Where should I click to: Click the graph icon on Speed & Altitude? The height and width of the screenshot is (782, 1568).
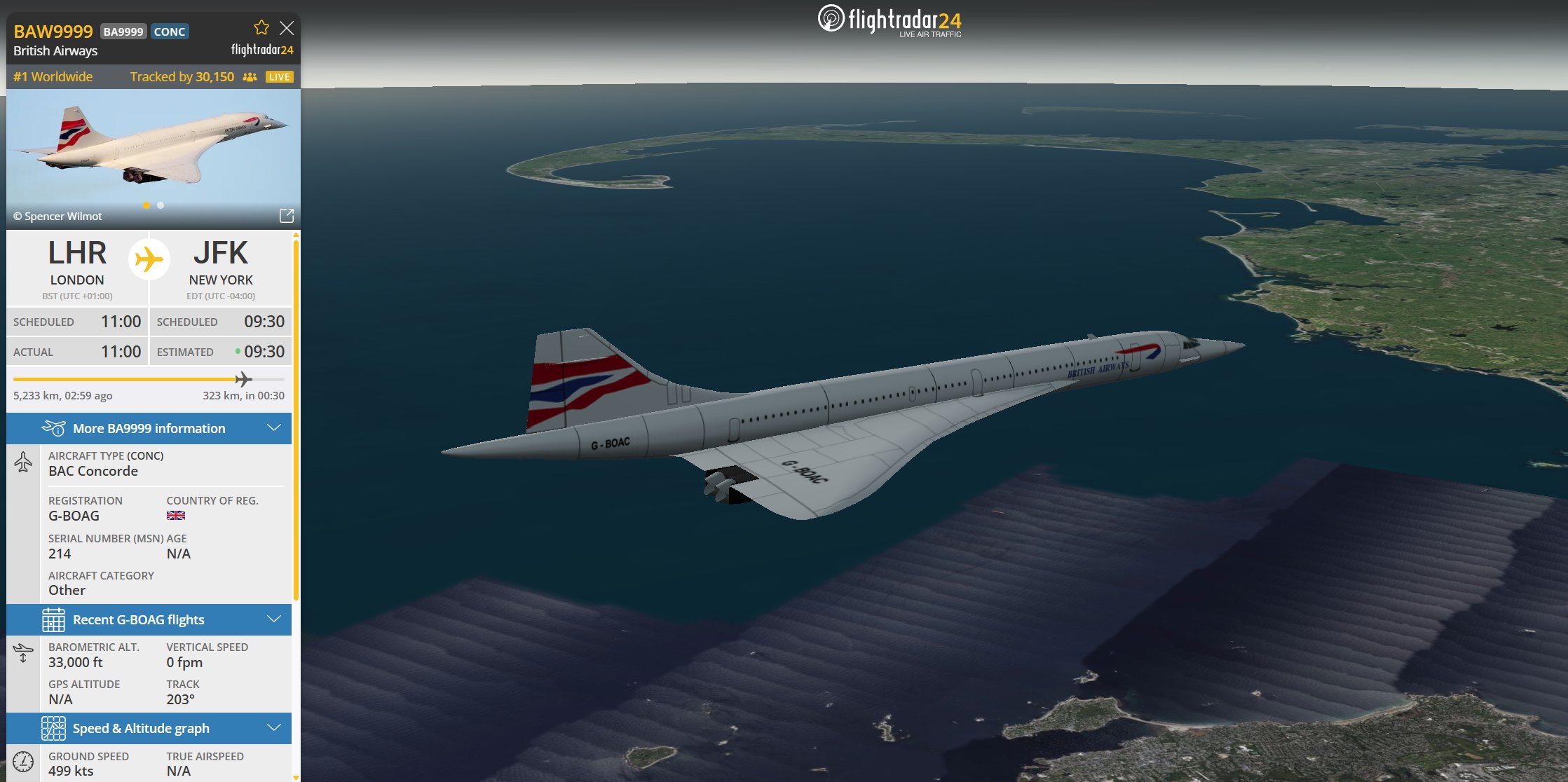click(55, 728)
